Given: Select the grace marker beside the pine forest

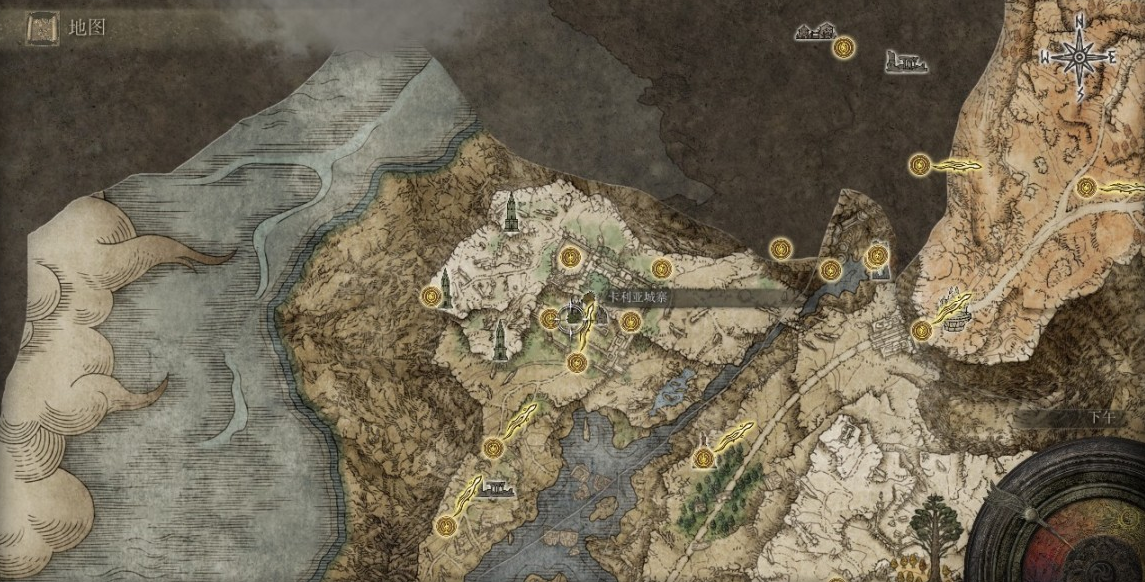Looking at the screenshot, I should (x=705, y=459).
